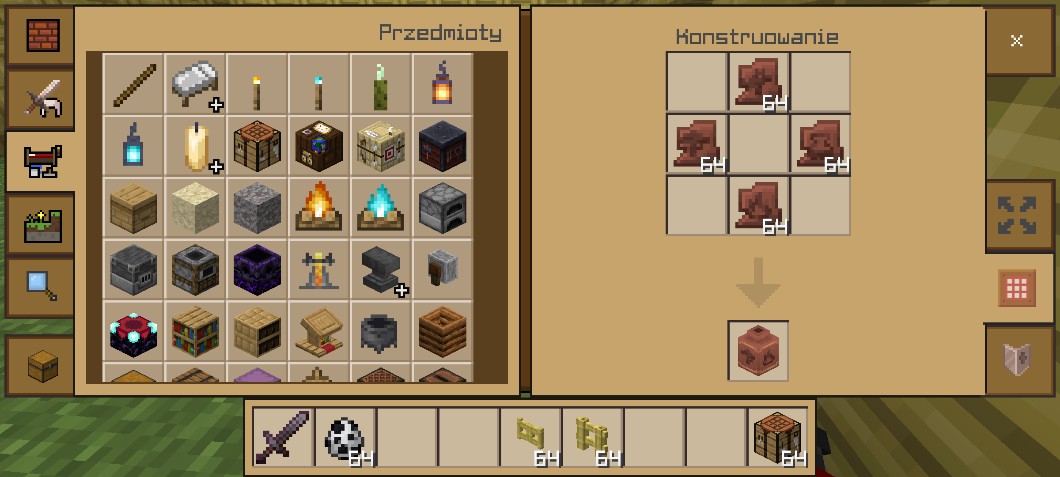Select the anvil item

click(x=381, y=269)
